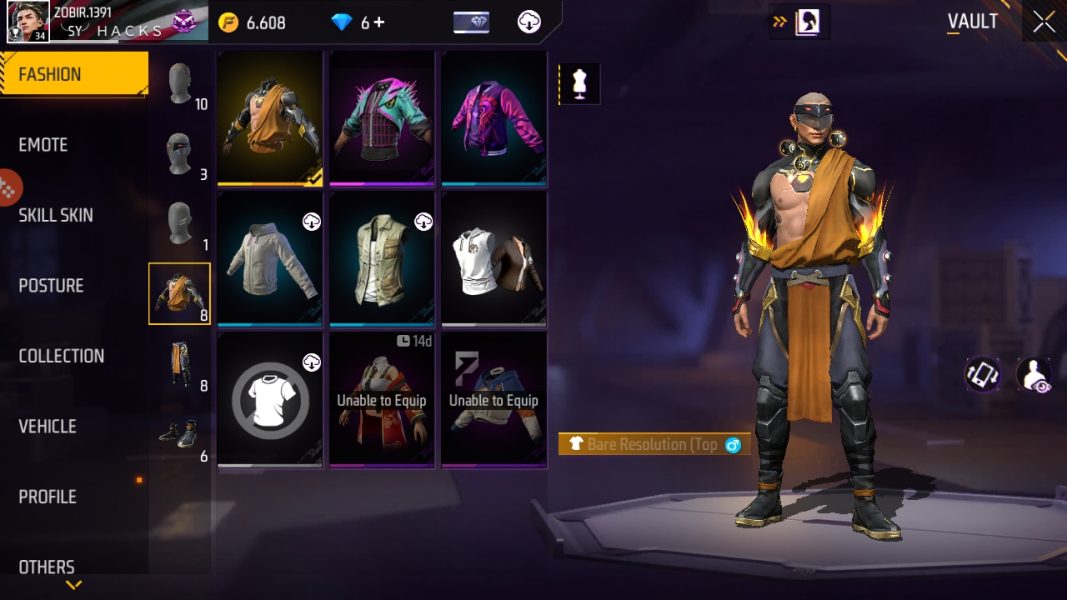The image size is (1067, 600).
Task: Add diamonds with the plus button
Action: (x=379, y=22)
